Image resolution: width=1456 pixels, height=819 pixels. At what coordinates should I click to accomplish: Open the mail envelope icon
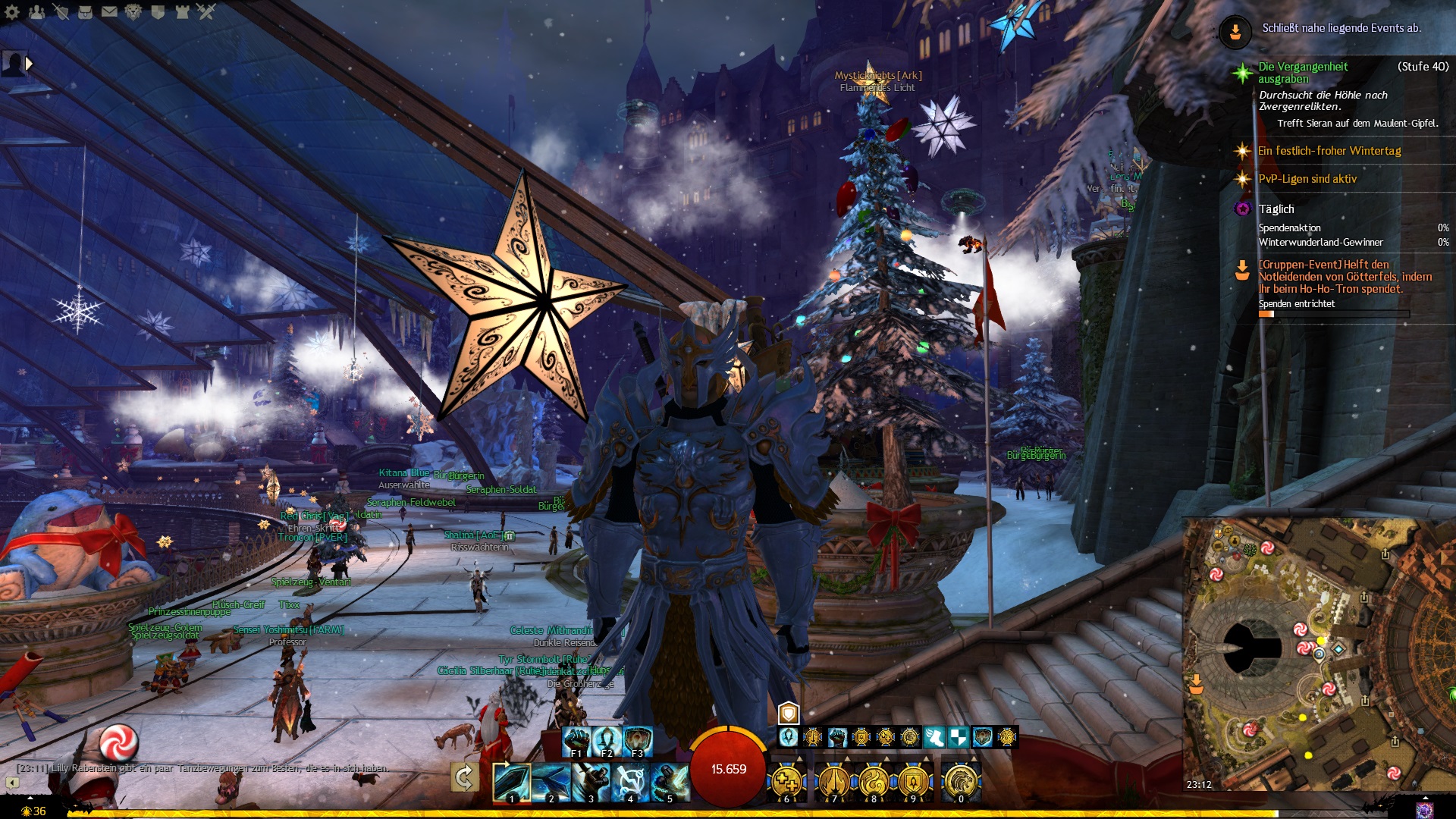tap(109, 11)
